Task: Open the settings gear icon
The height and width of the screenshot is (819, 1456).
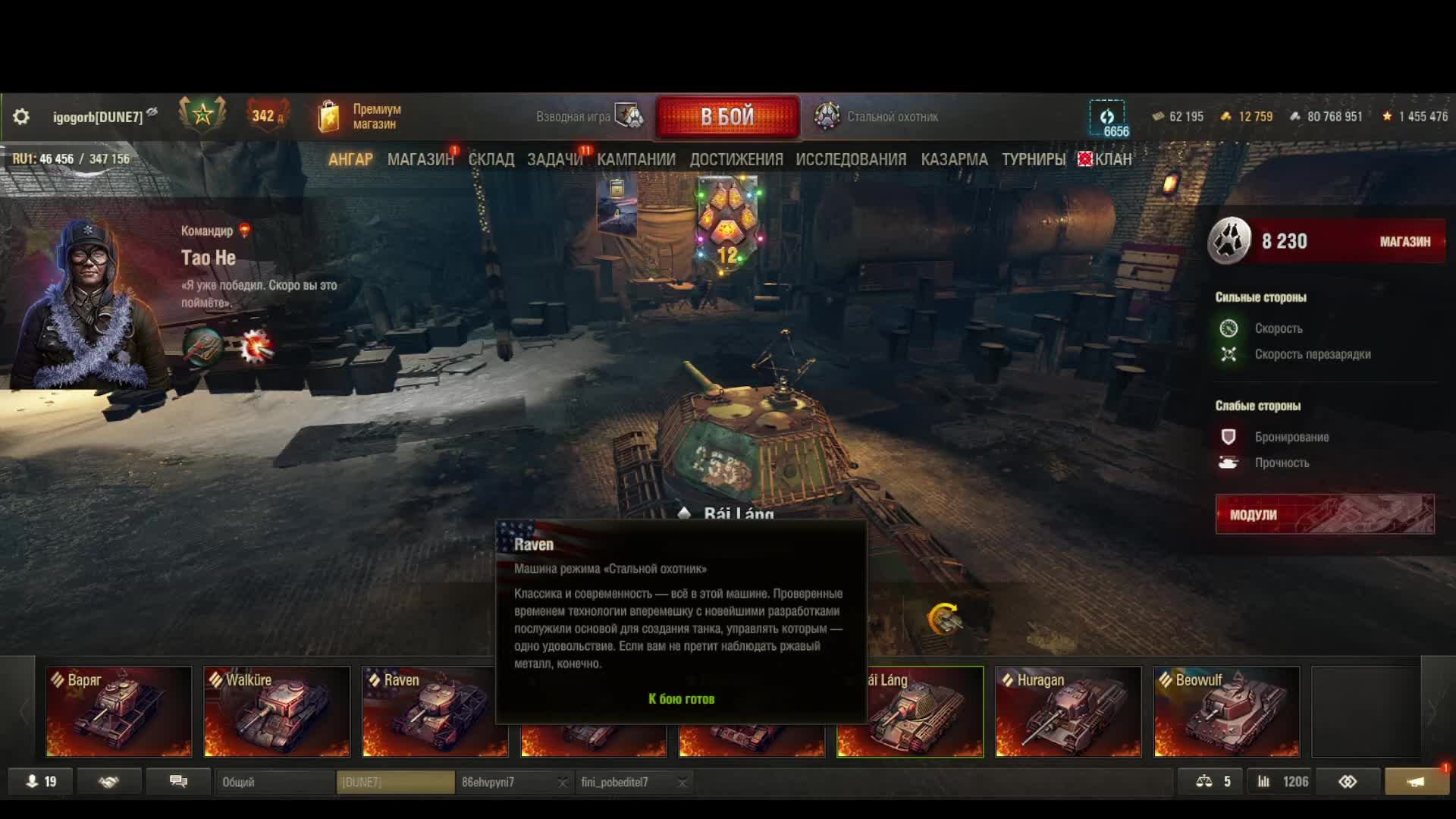Action: coord(21,117)
